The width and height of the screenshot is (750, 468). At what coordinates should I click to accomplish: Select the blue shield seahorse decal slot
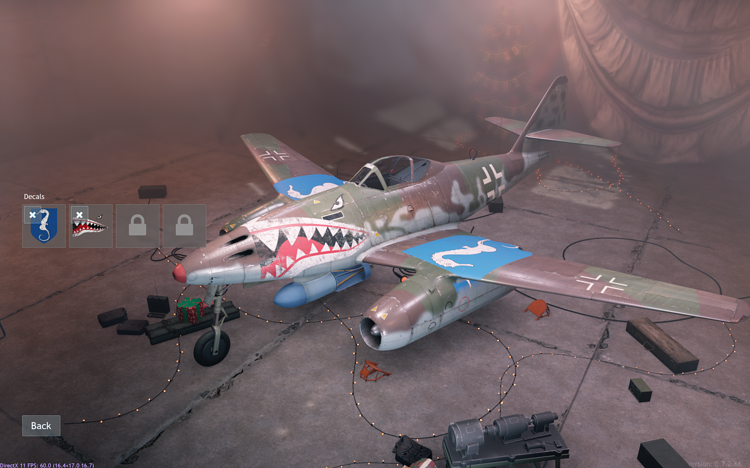46,230
